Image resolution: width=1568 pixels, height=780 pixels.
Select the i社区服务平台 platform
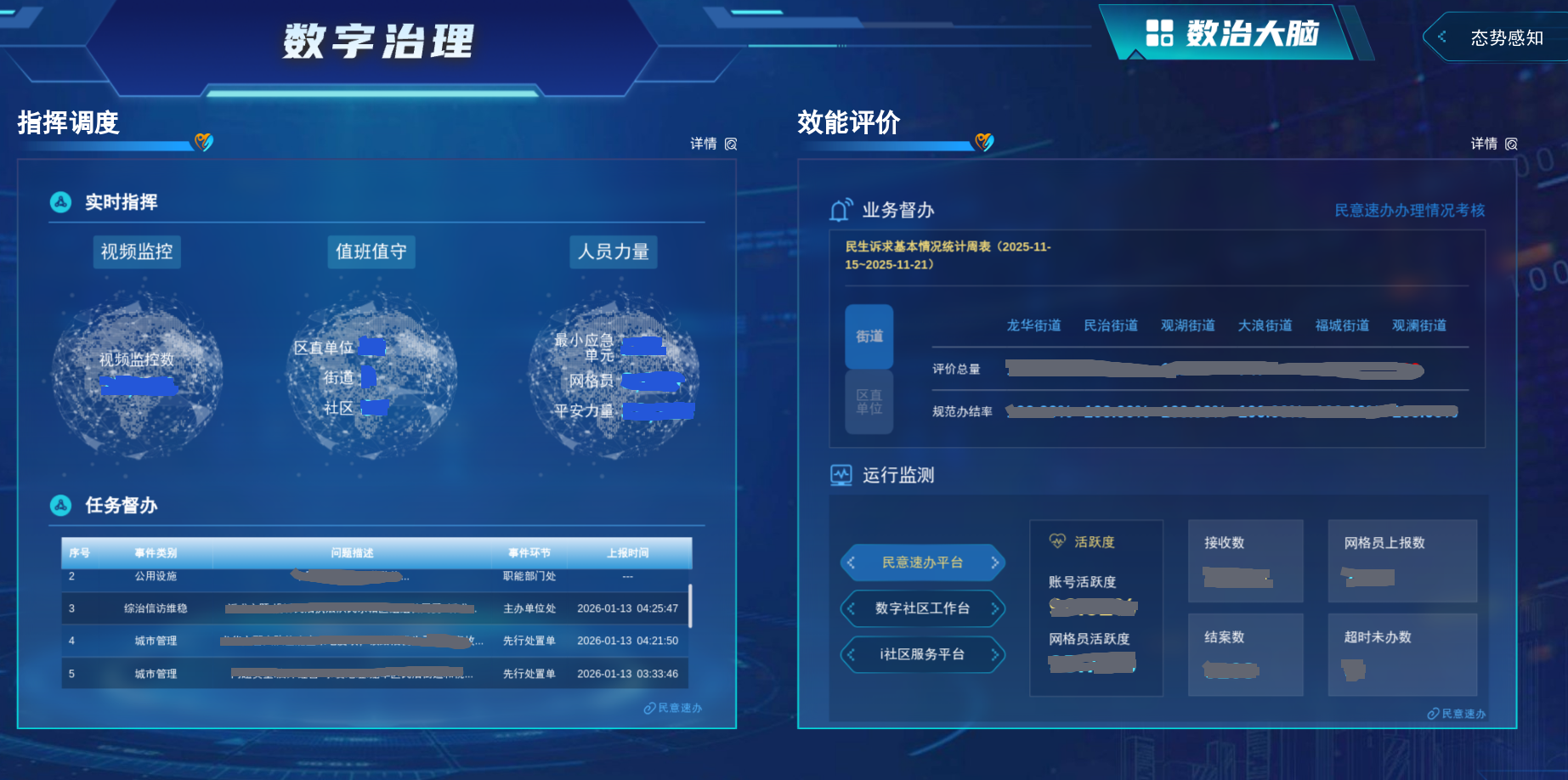922,655
